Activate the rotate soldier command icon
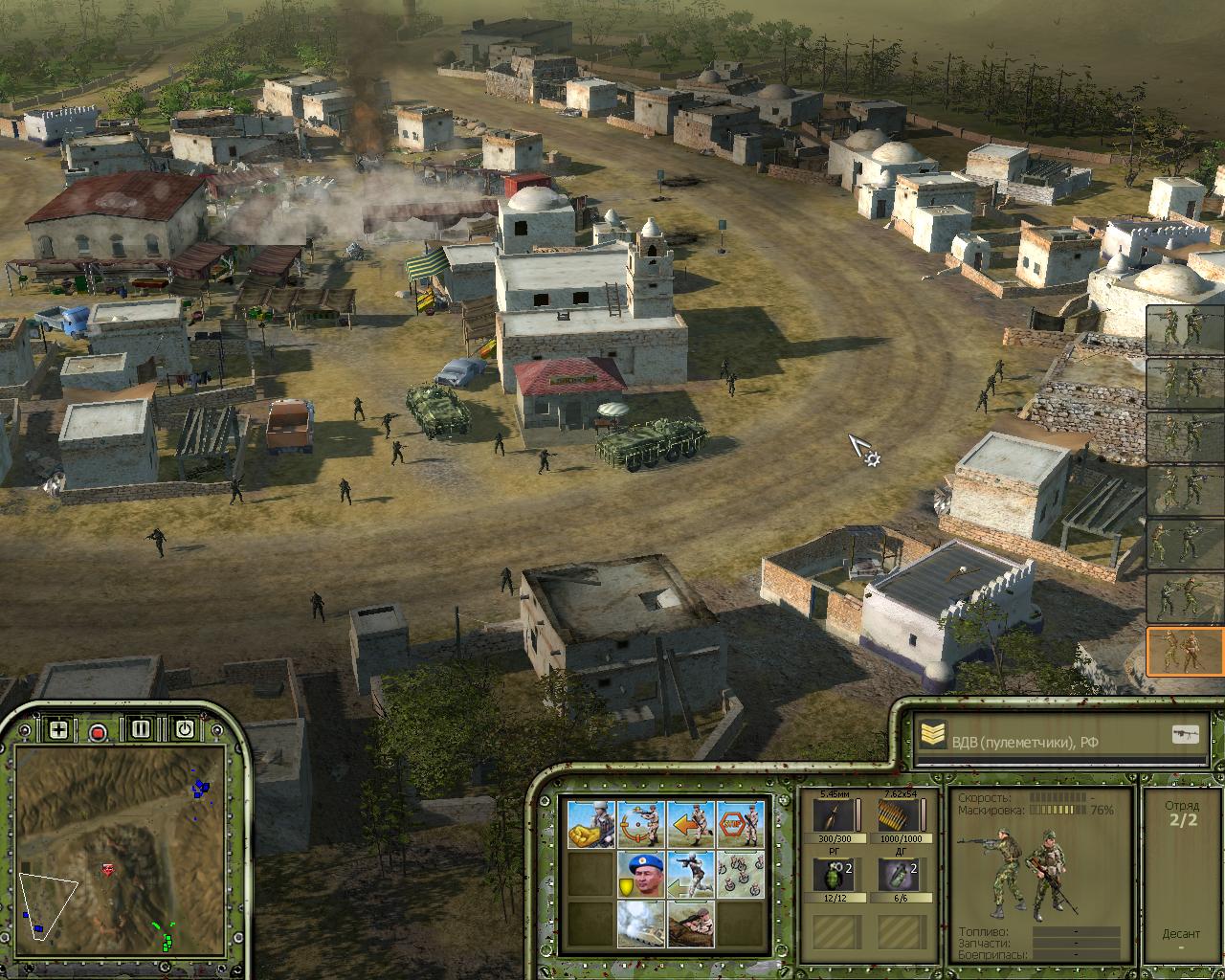Screen dimensions: 1225x980 tap(640, 823)
